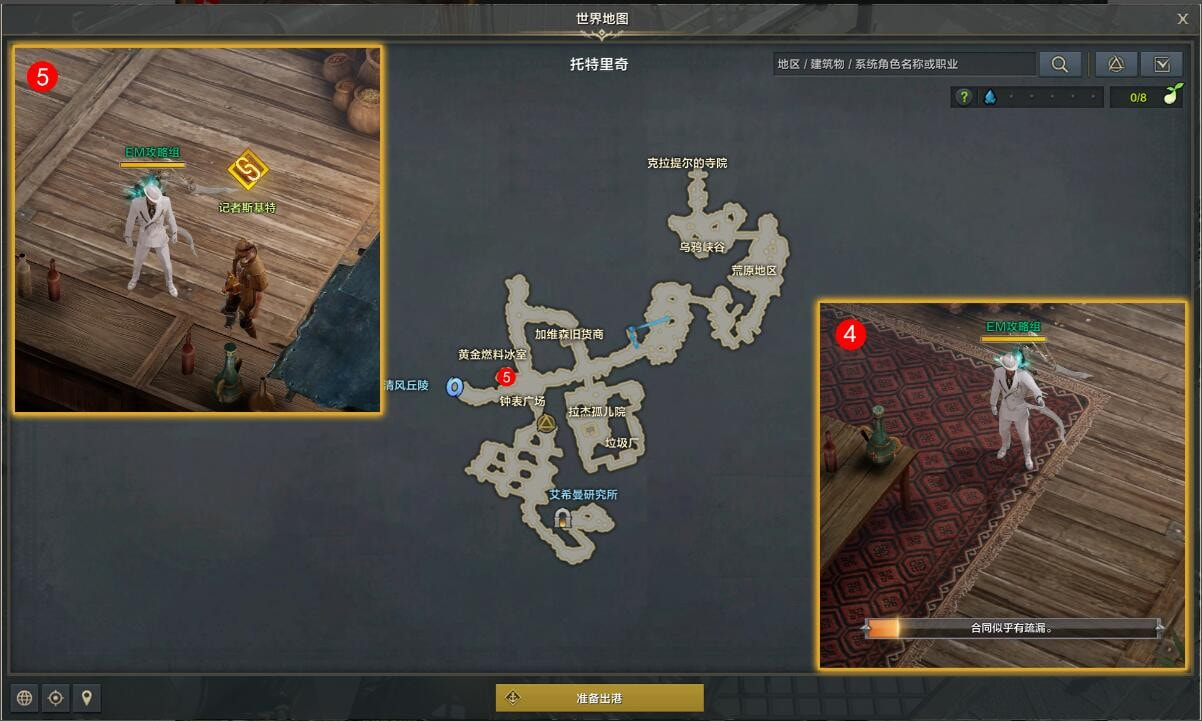Select the 清风丘陵 portal on the map
The width and height of the screenshot is (1202, 721).
point(454,386)
